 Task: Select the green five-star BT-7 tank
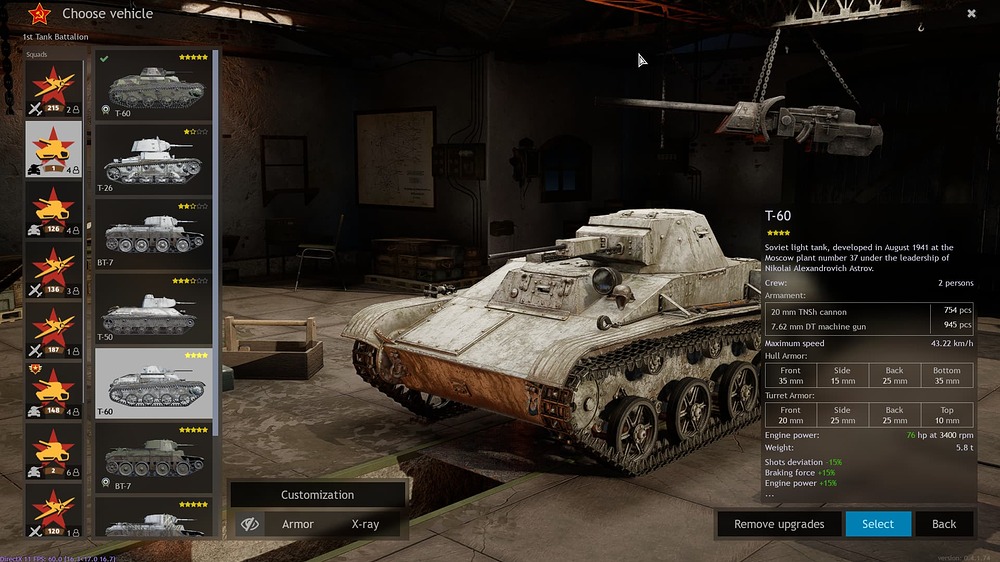pos(154,458)
